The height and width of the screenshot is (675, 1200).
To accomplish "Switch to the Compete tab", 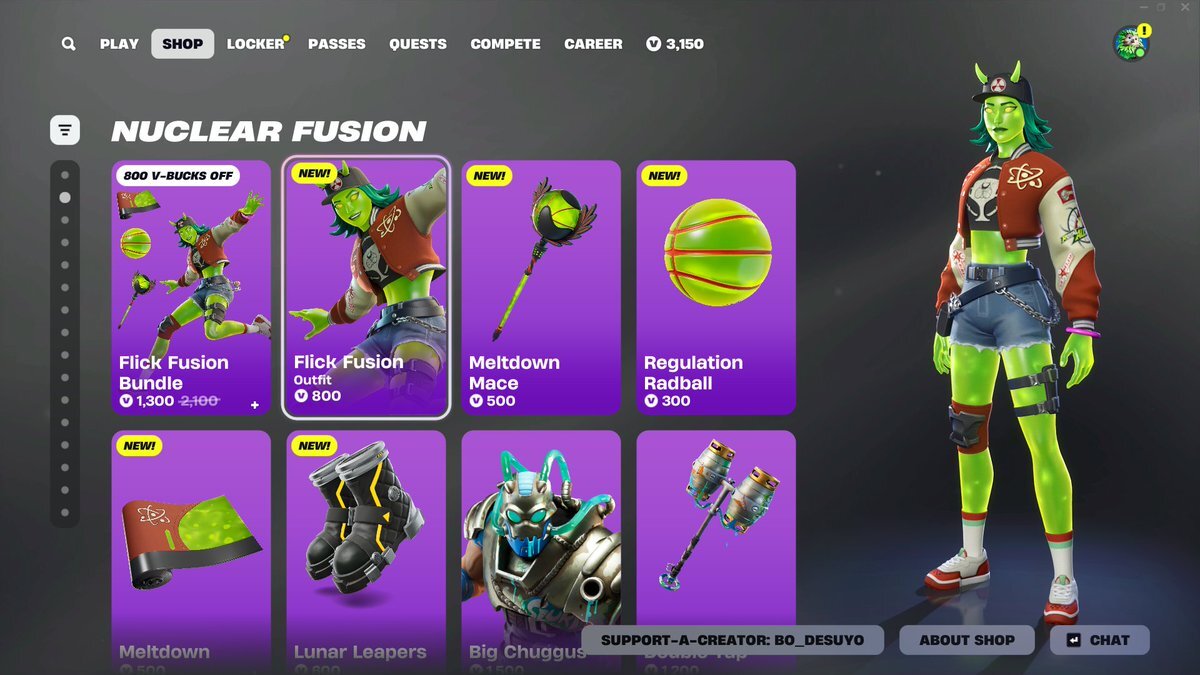I will tap(505, 44).
